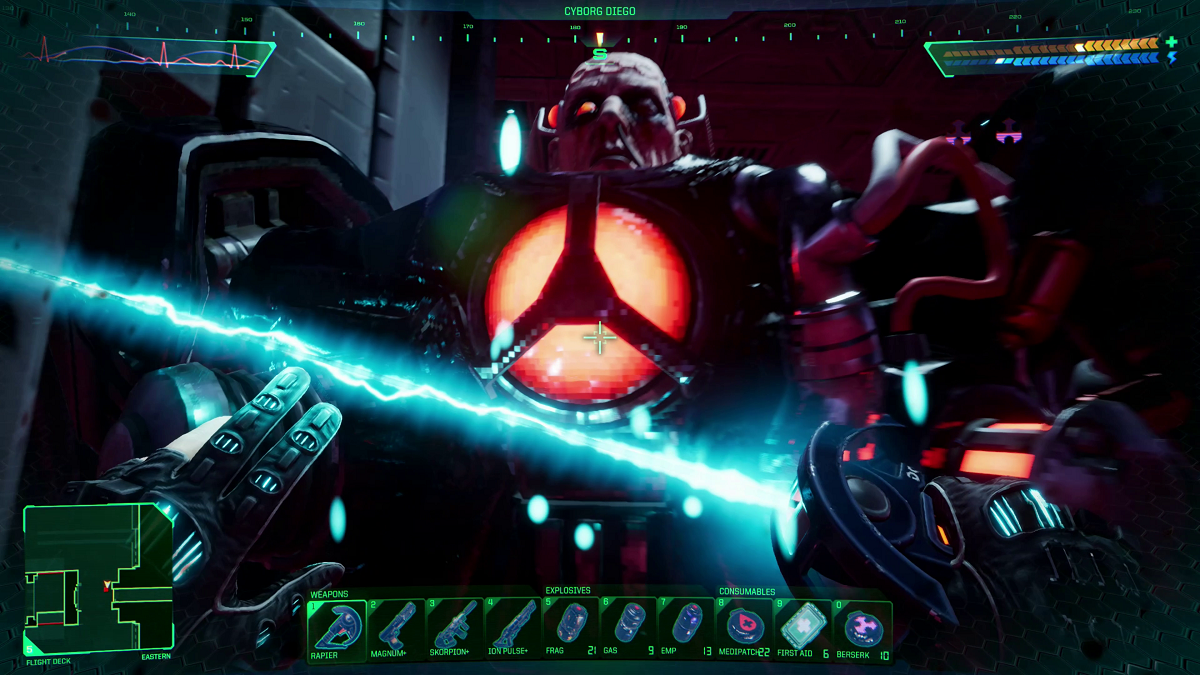
Task: Select the Rapier weapon slot
Action: click(x=337, y=628)
